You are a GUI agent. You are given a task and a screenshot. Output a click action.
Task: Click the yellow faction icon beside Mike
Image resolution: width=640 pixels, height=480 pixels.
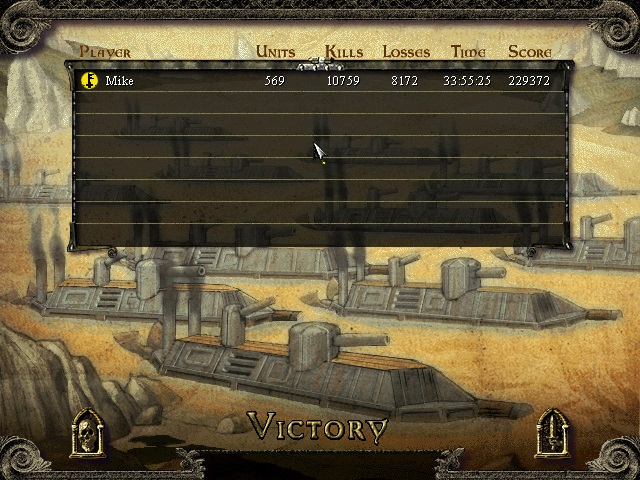(x=88, y=80)
